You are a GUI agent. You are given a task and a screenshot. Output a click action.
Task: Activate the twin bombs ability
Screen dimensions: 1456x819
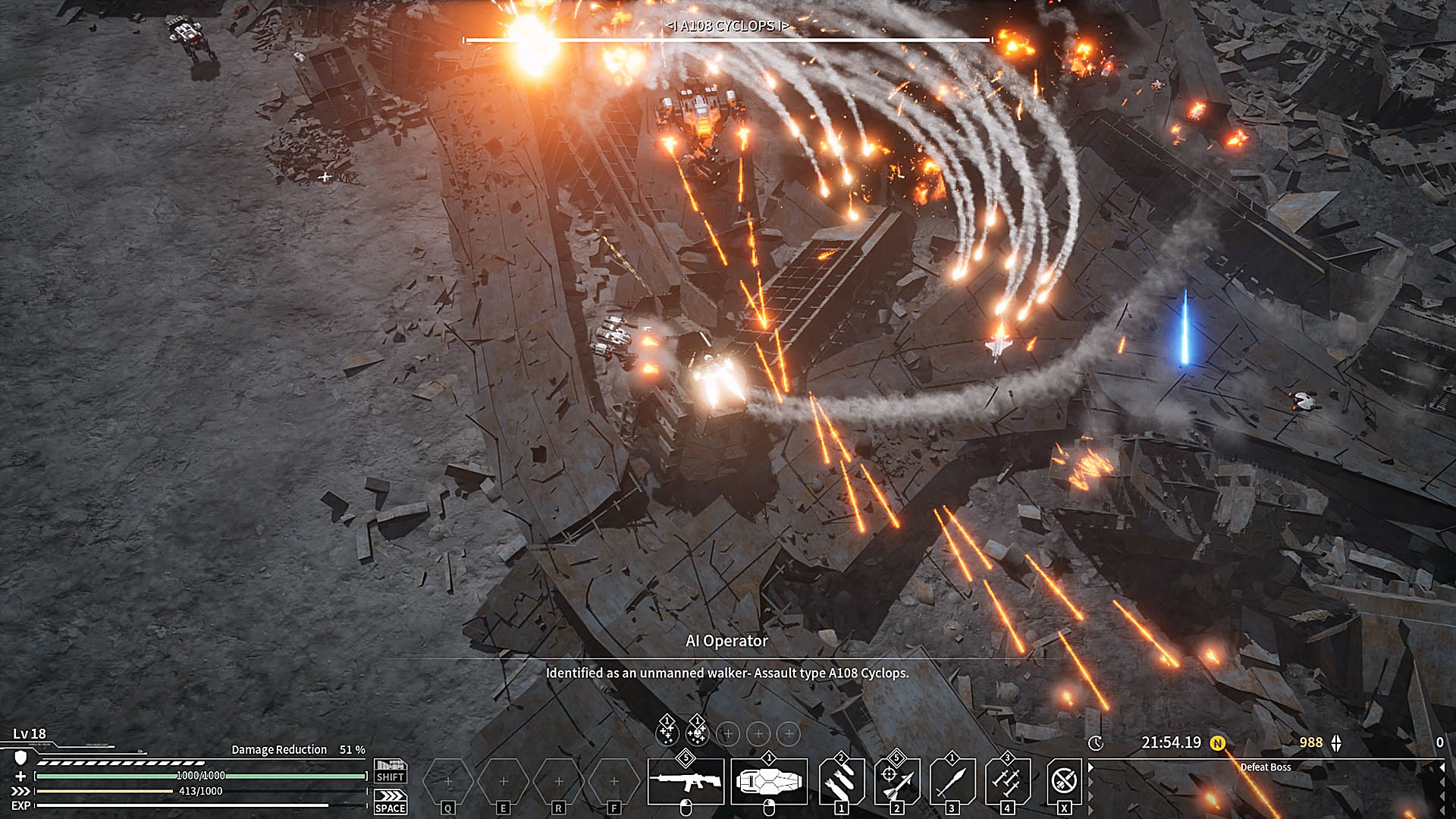coord(842,781)
